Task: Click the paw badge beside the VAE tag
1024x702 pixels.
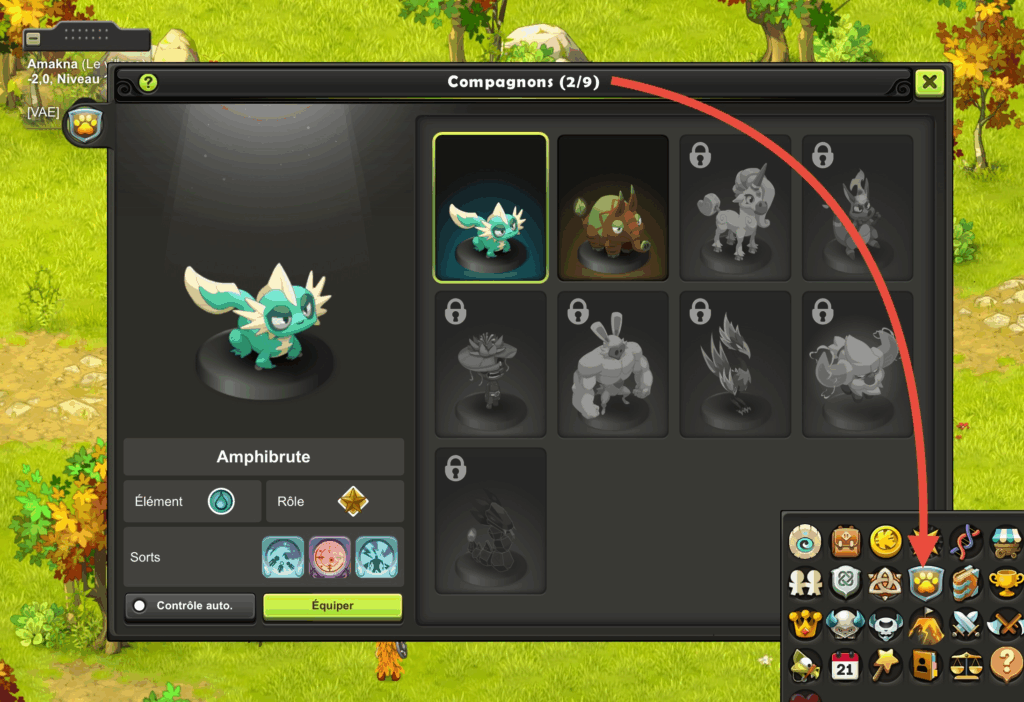Action: (83, 127)
